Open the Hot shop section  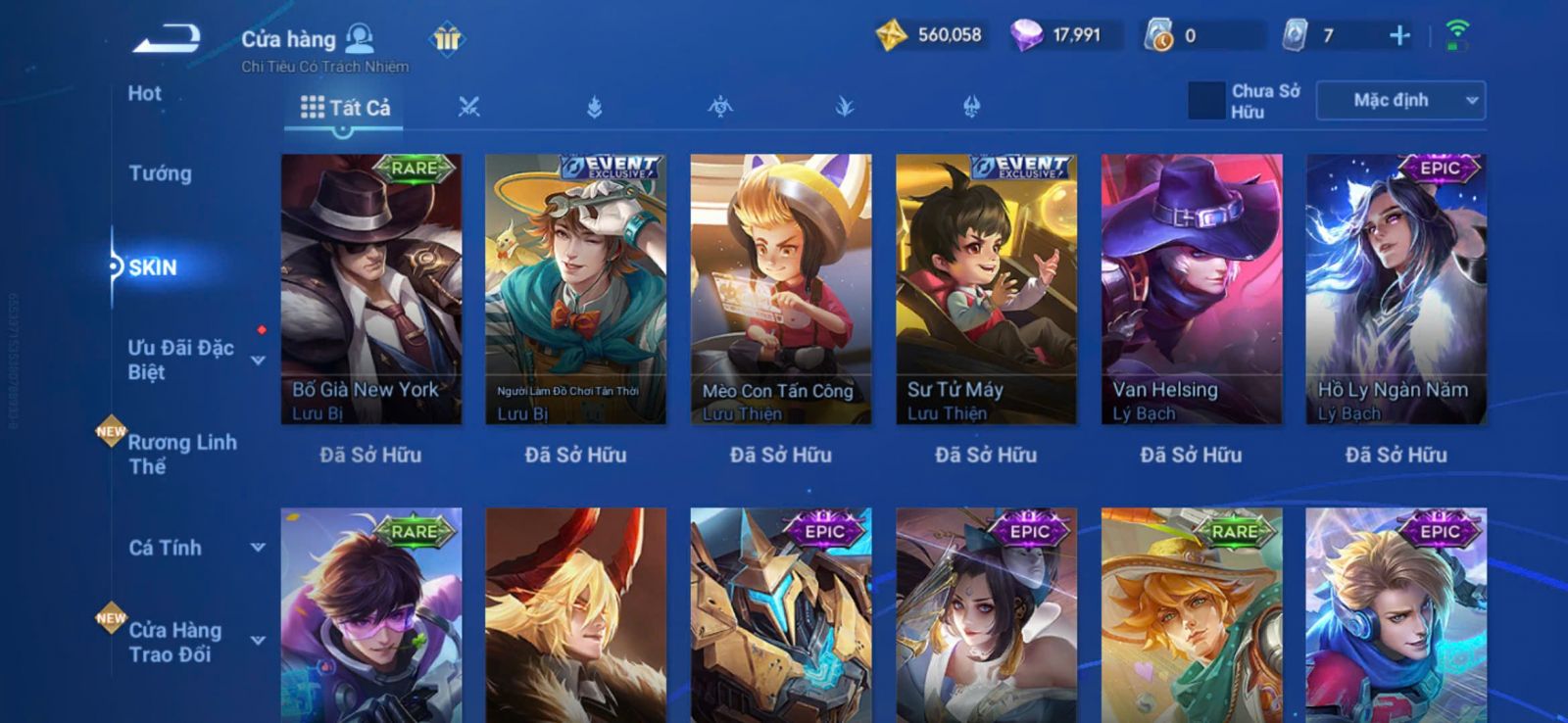(x=144, y=94)
